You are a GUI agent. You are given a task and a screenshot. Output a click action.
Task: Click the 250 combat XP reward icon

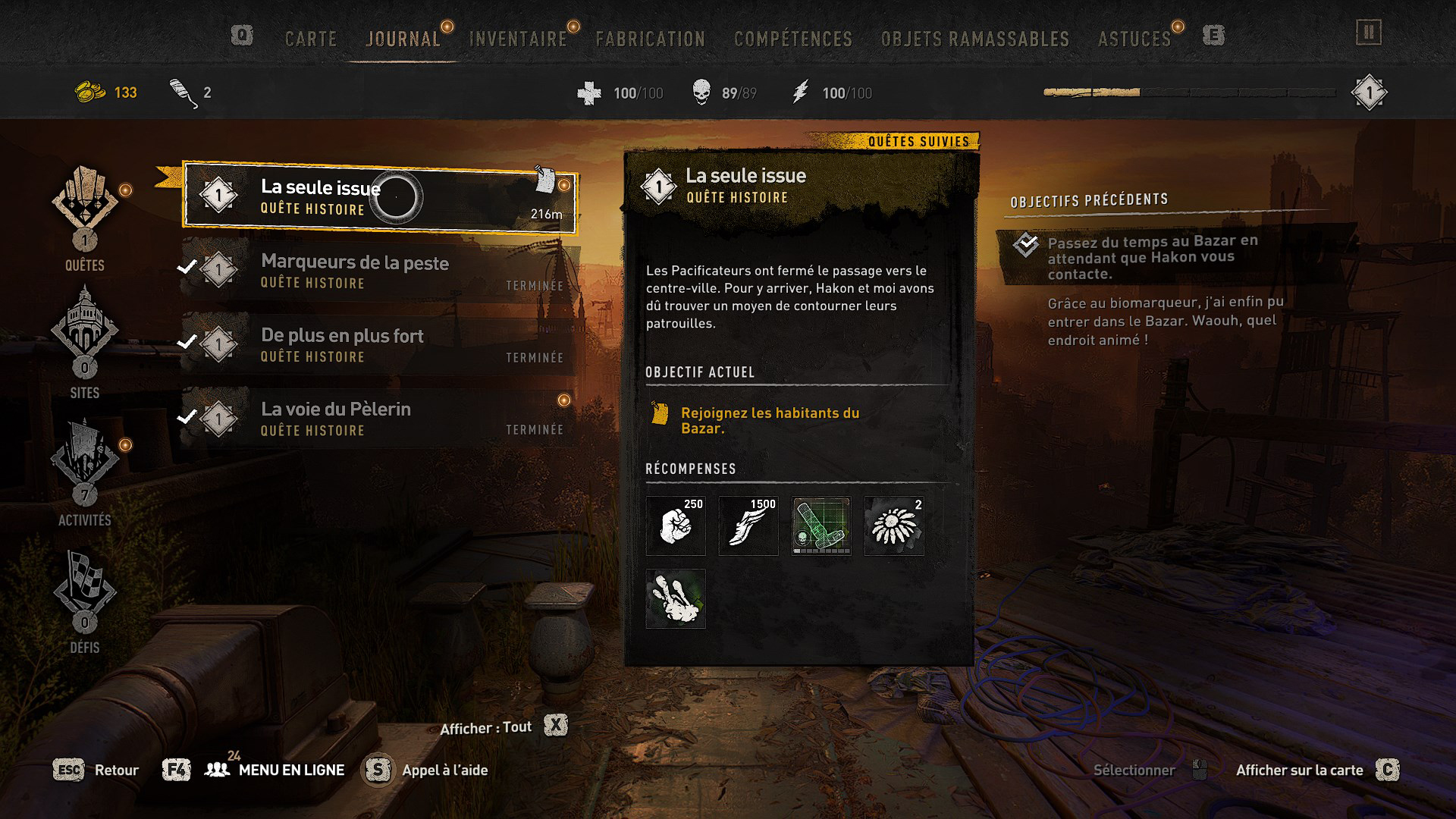(x=676, y=526)
